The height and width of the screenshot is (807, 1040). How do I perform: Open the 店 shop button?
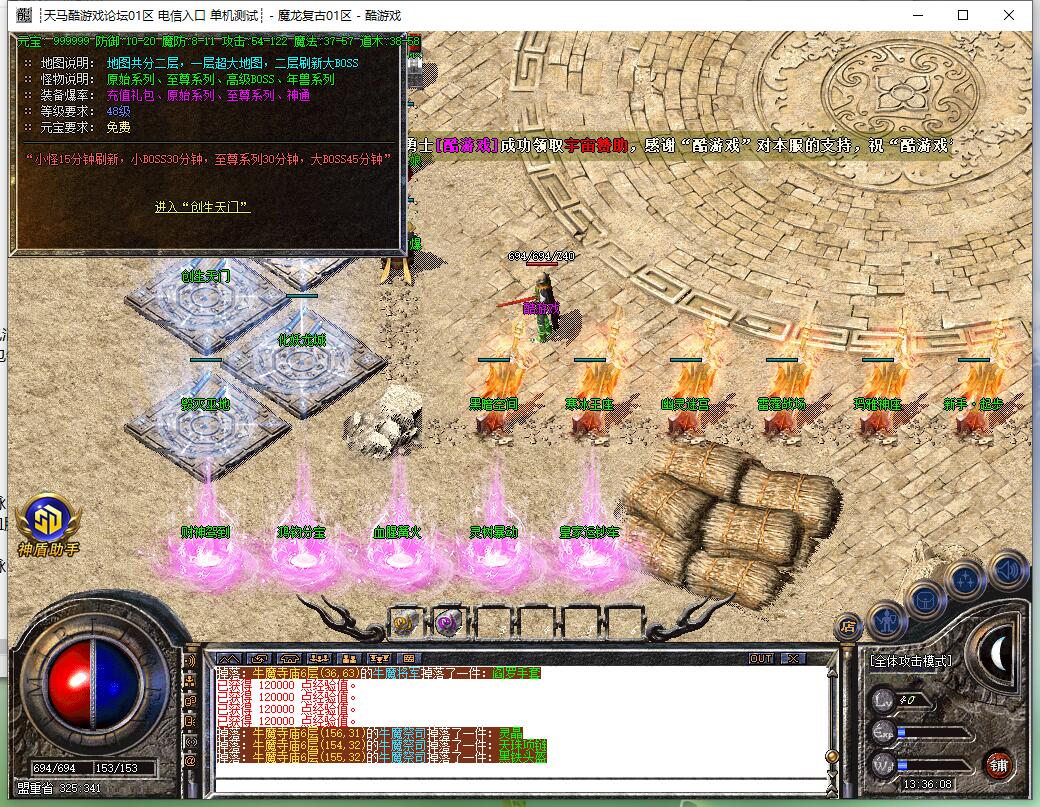click(x=848, y=627)
